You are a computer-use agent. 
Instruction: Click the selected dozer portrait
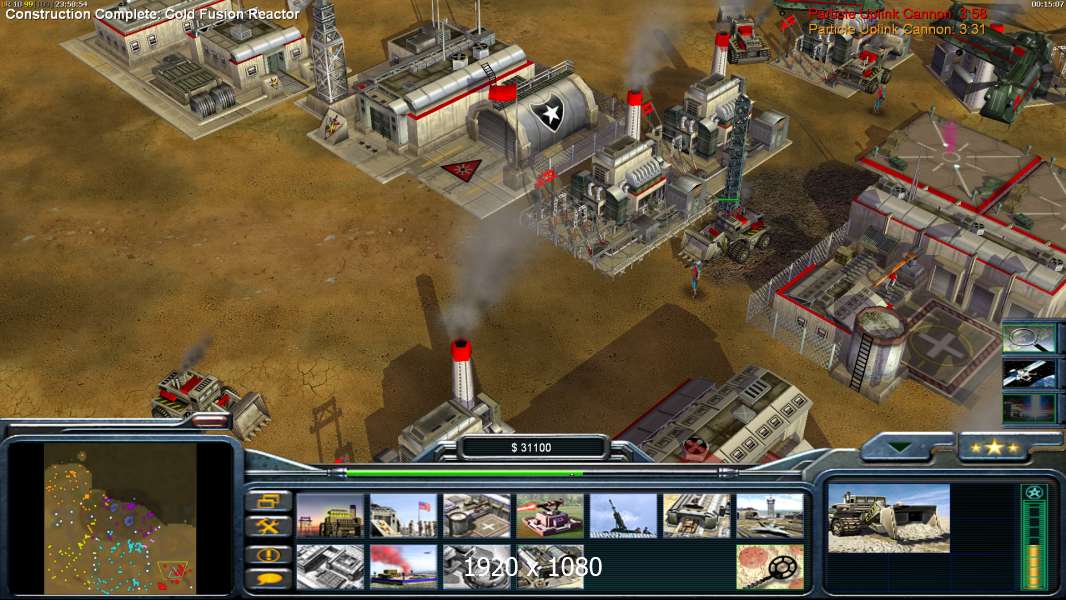click(x=889, y=518)
